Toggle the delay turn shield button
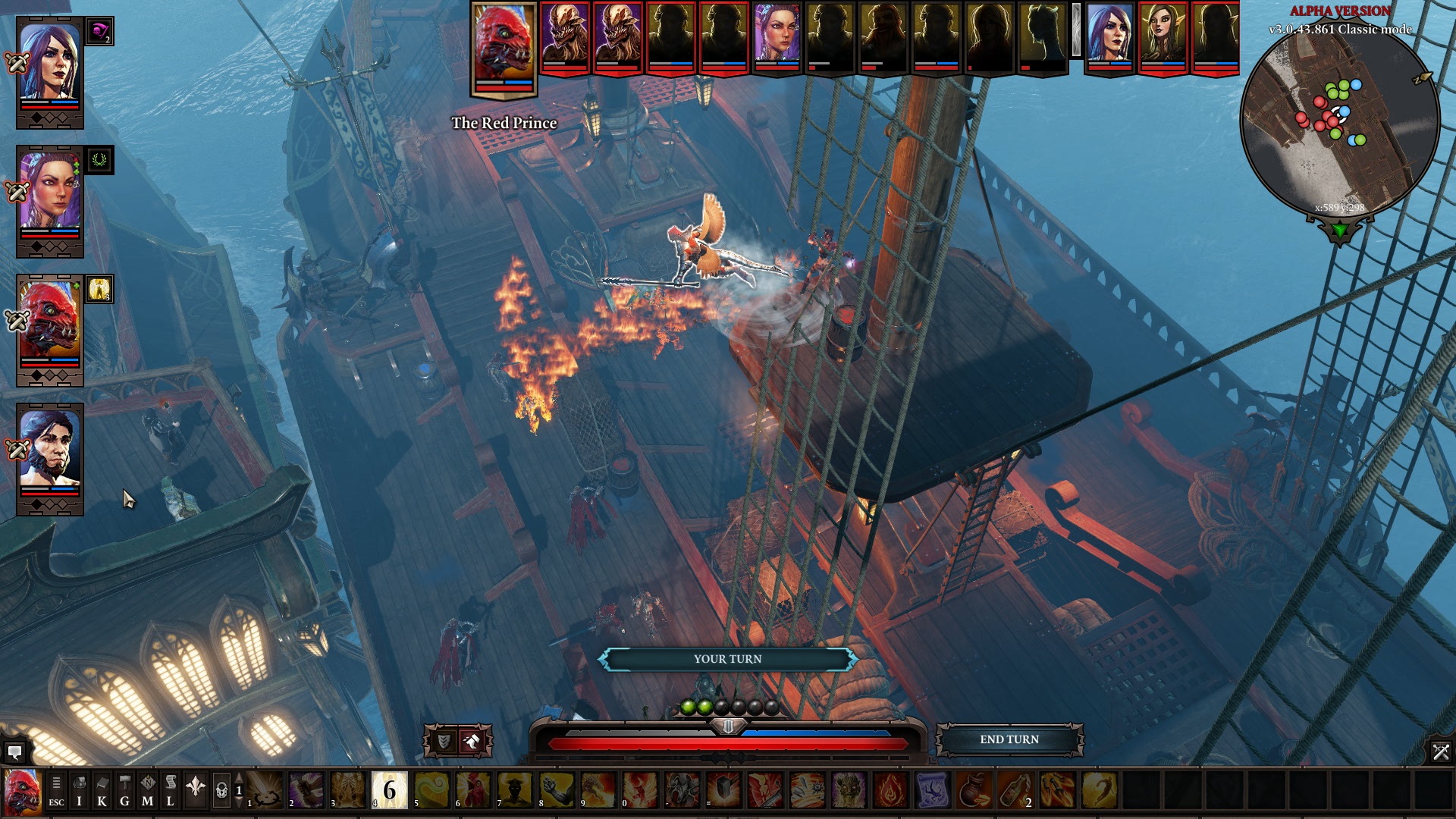Viewport: 1456px width, 819px height. (444, 742)
